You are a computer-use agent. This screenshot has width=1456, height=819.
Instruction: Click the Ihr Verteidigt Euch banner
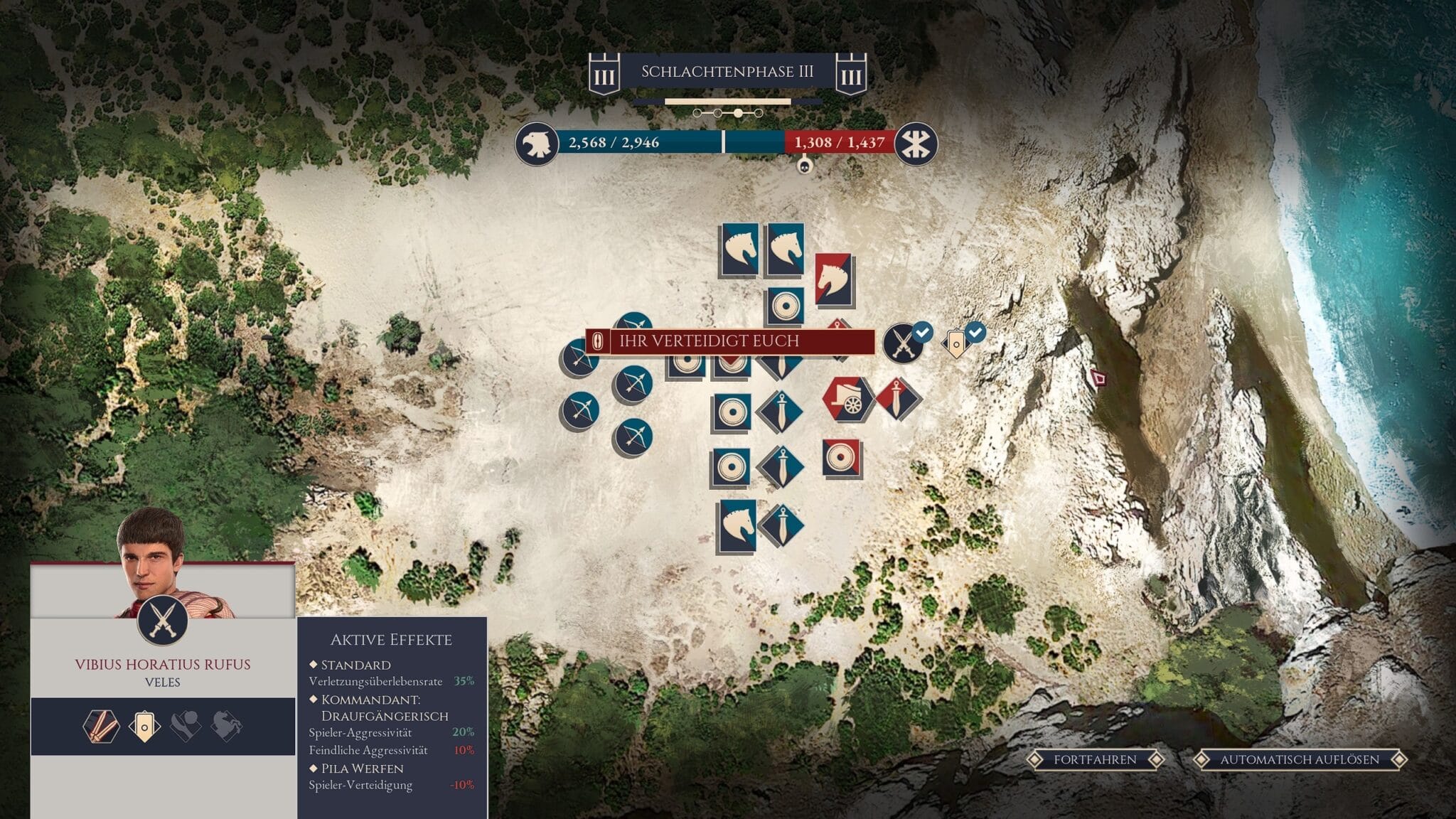(730, 341)
